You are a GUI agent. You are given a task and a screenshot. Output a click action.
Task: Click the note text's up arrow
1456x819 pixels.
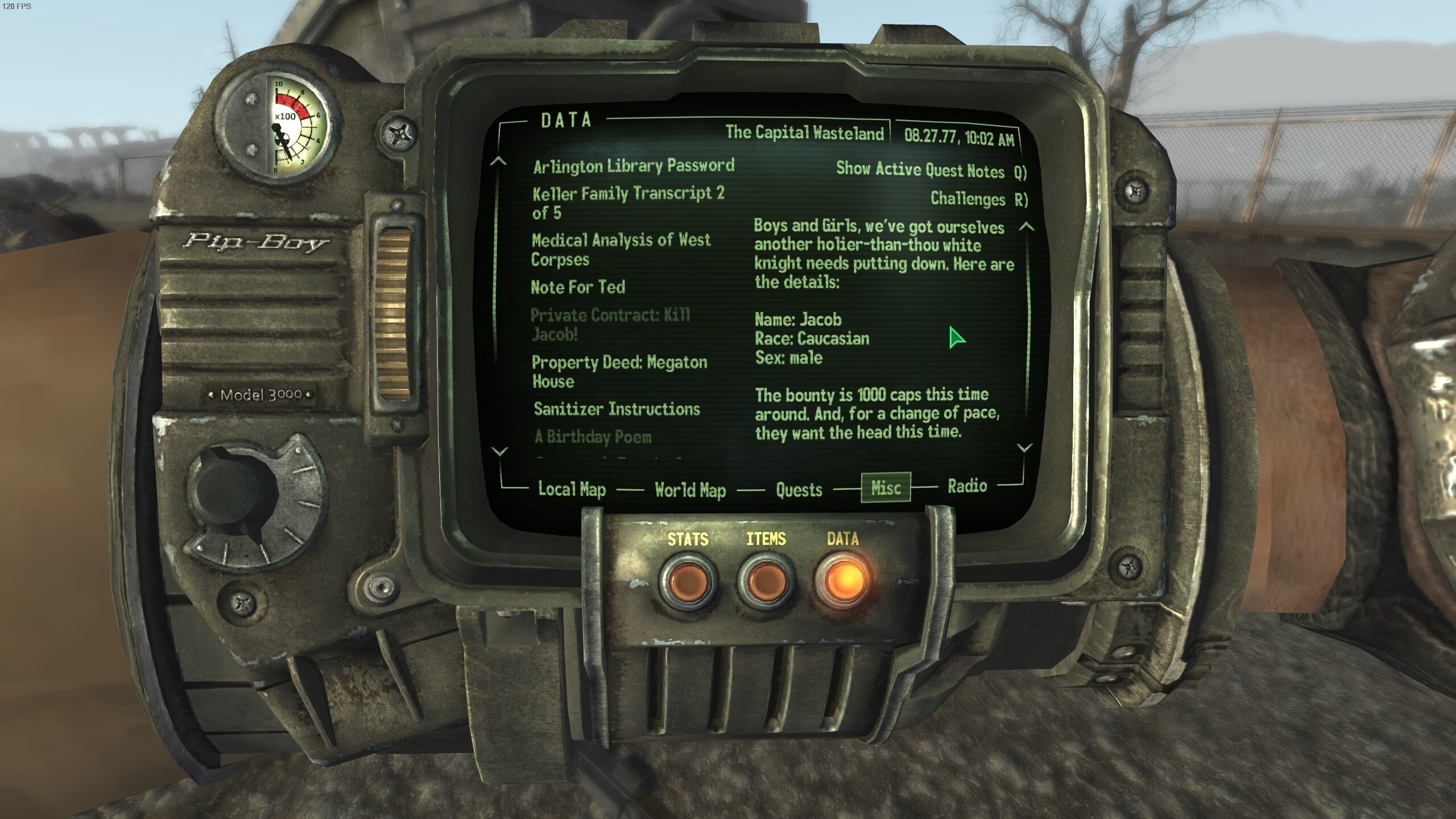tap(1026, 226)
